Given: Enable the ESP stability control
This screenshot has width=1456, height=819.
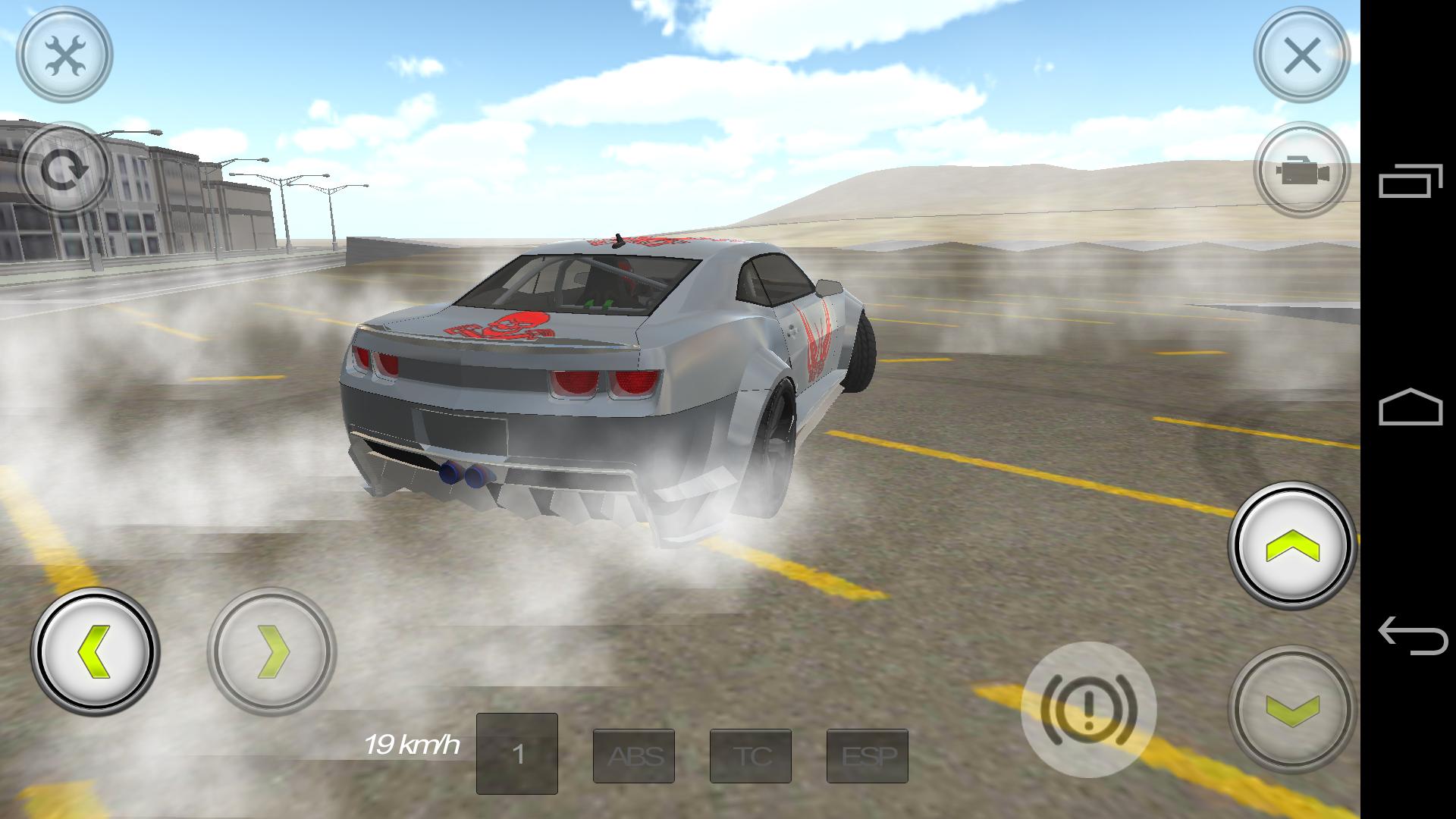Looking at the screenshot, I should [x=868, y=757].
